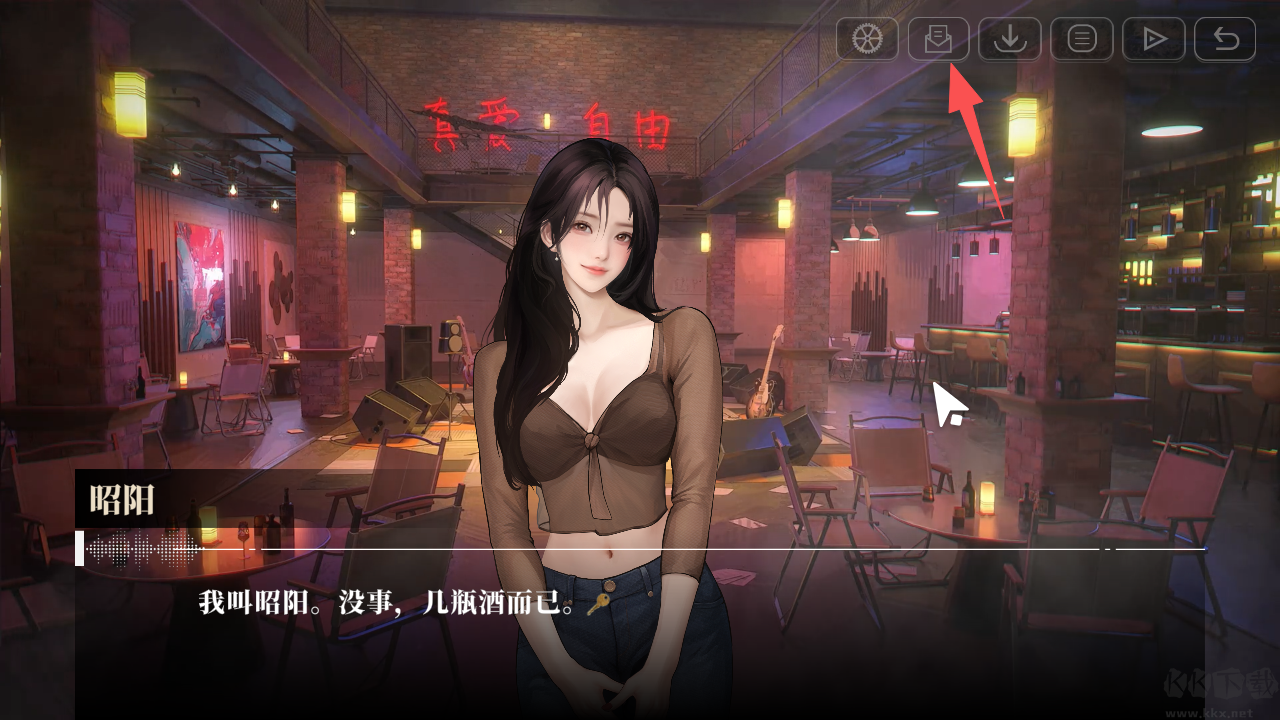Enable skip mode with the fast-forward icon
This screenshot has height=720, width=1280.
1152,40
